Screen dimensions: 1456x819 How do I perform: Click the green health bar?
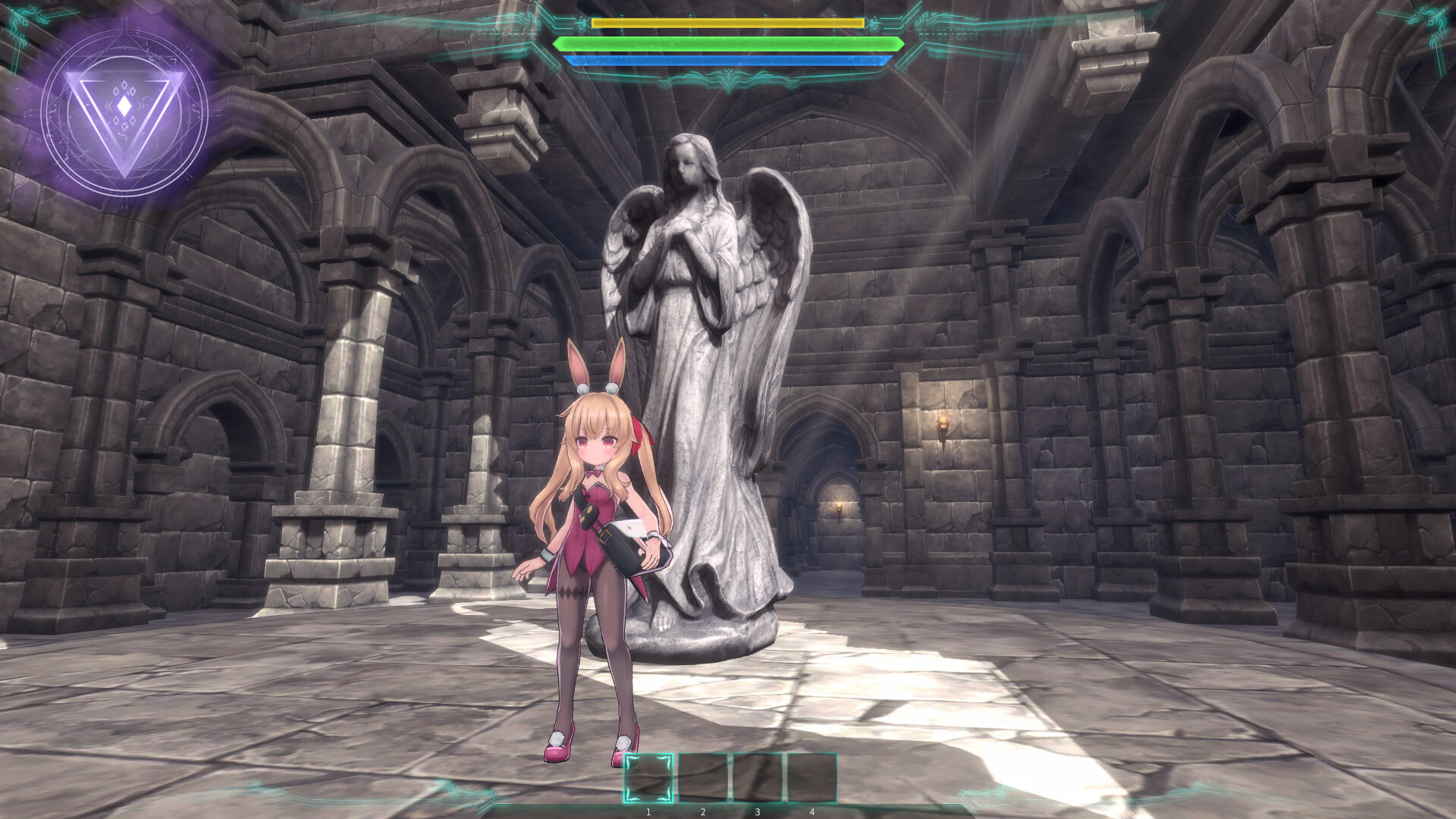[728, 44]
